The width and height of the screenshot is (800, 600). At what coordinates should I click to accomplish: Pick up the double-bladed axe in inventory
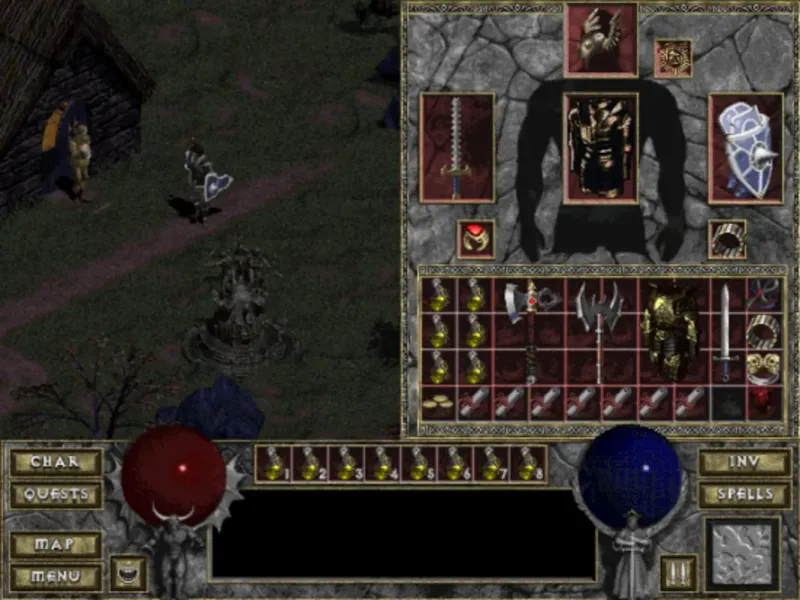(598, 330)
